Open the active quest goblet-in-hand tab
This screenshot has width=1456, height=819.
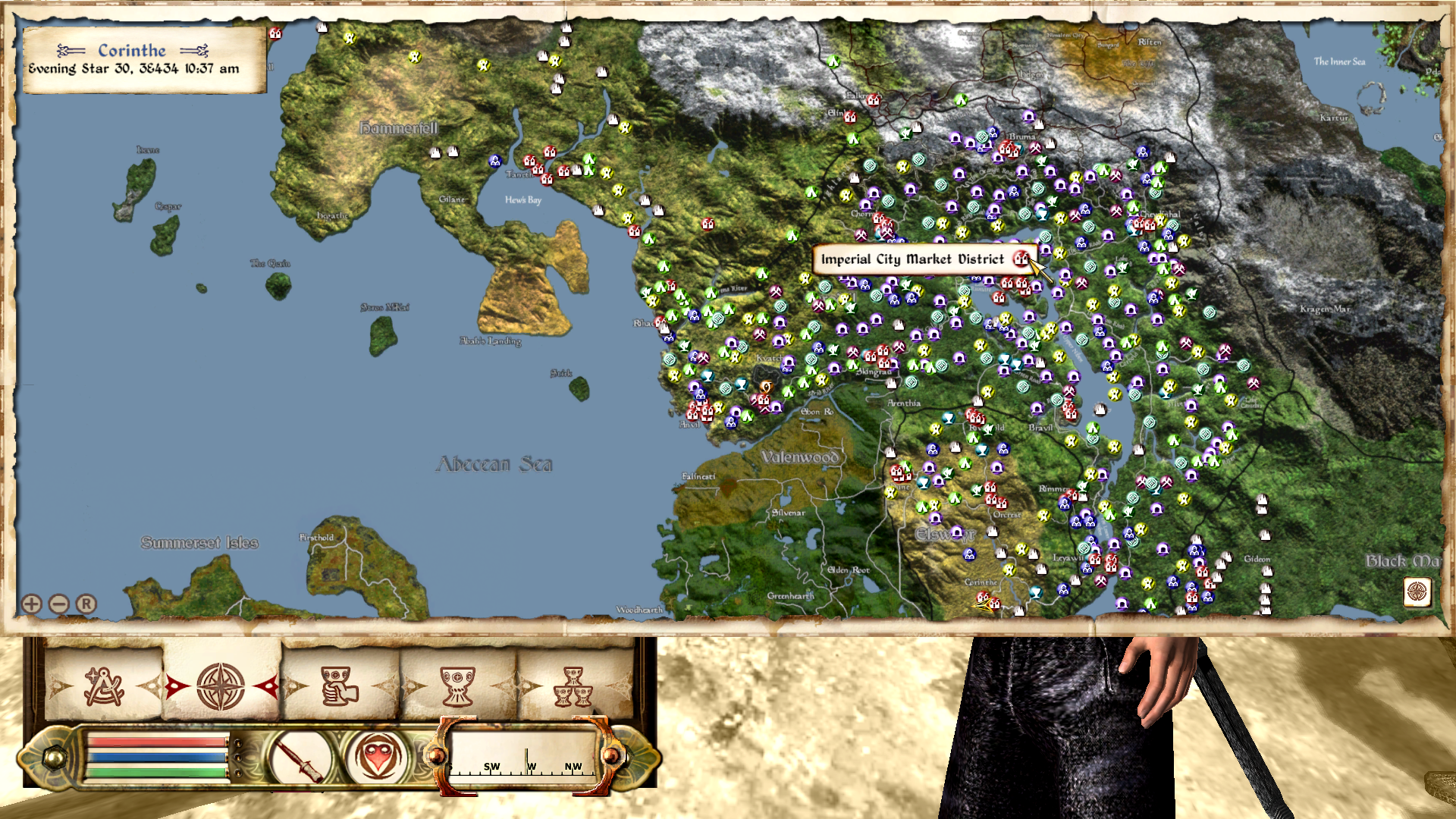point(339,686)
